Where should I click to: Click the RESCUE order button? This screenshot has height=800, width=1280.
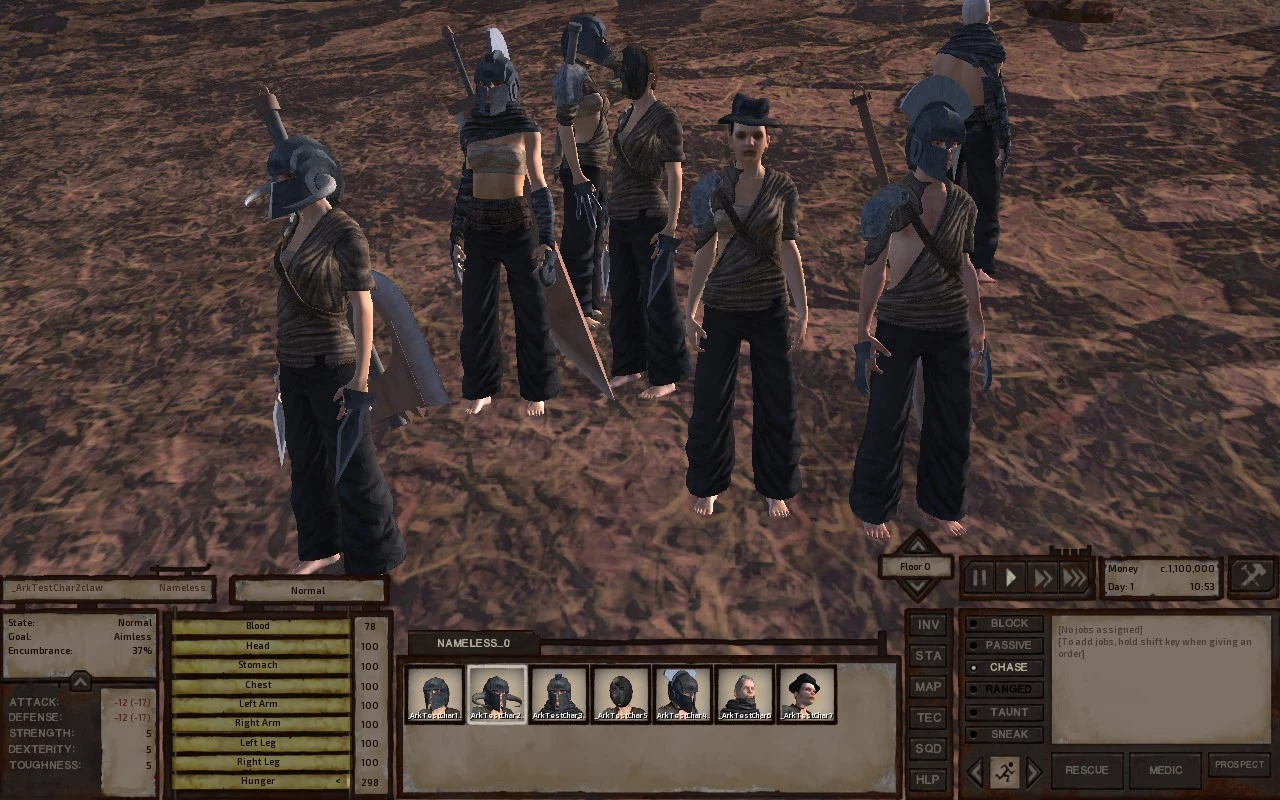tap(1086, 770)
